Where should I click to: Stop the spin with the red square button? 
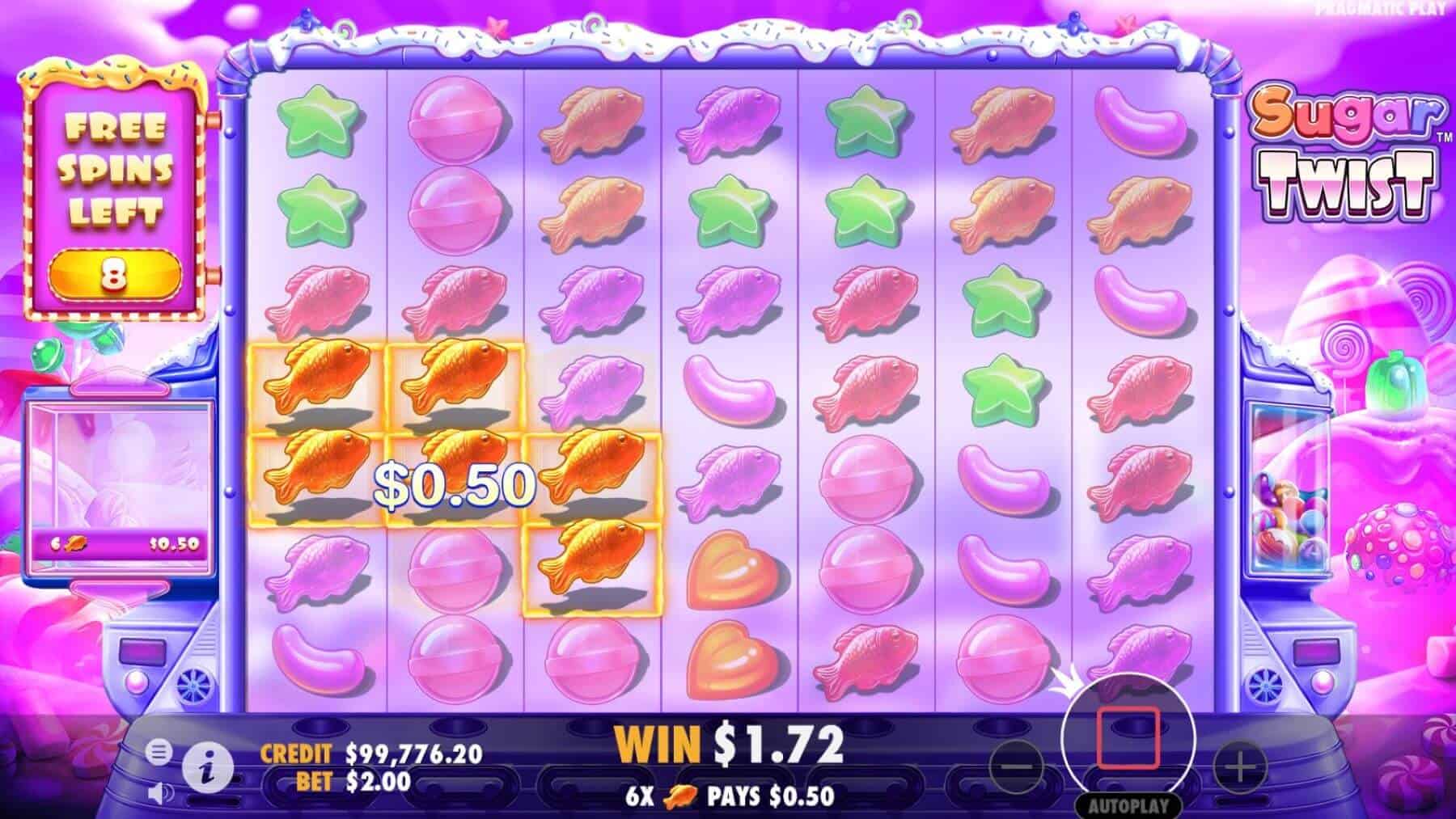(x=1128, y=737)
